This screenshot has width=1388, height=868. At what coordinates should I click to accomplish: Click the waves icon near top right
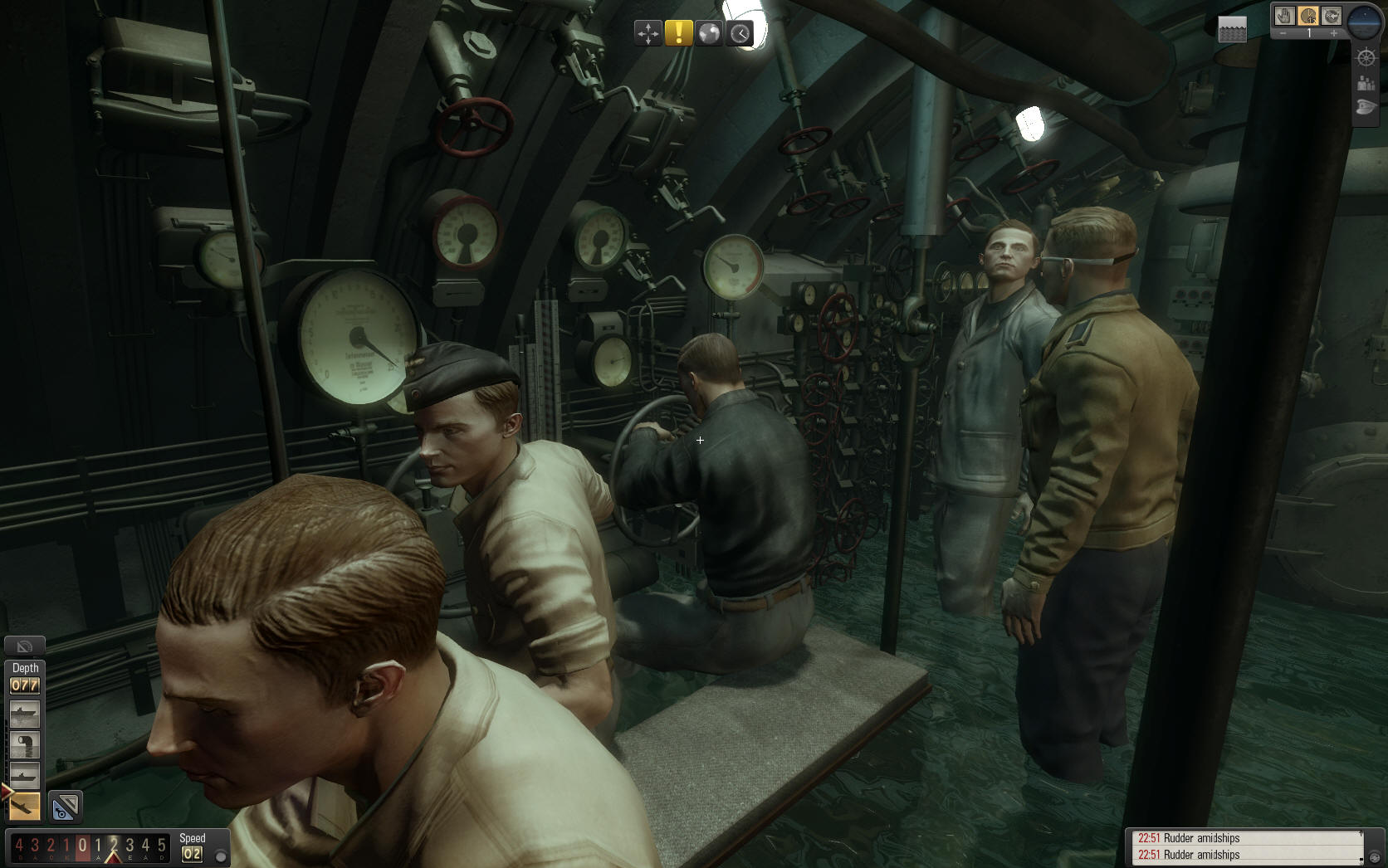[x=1233, y=29]
